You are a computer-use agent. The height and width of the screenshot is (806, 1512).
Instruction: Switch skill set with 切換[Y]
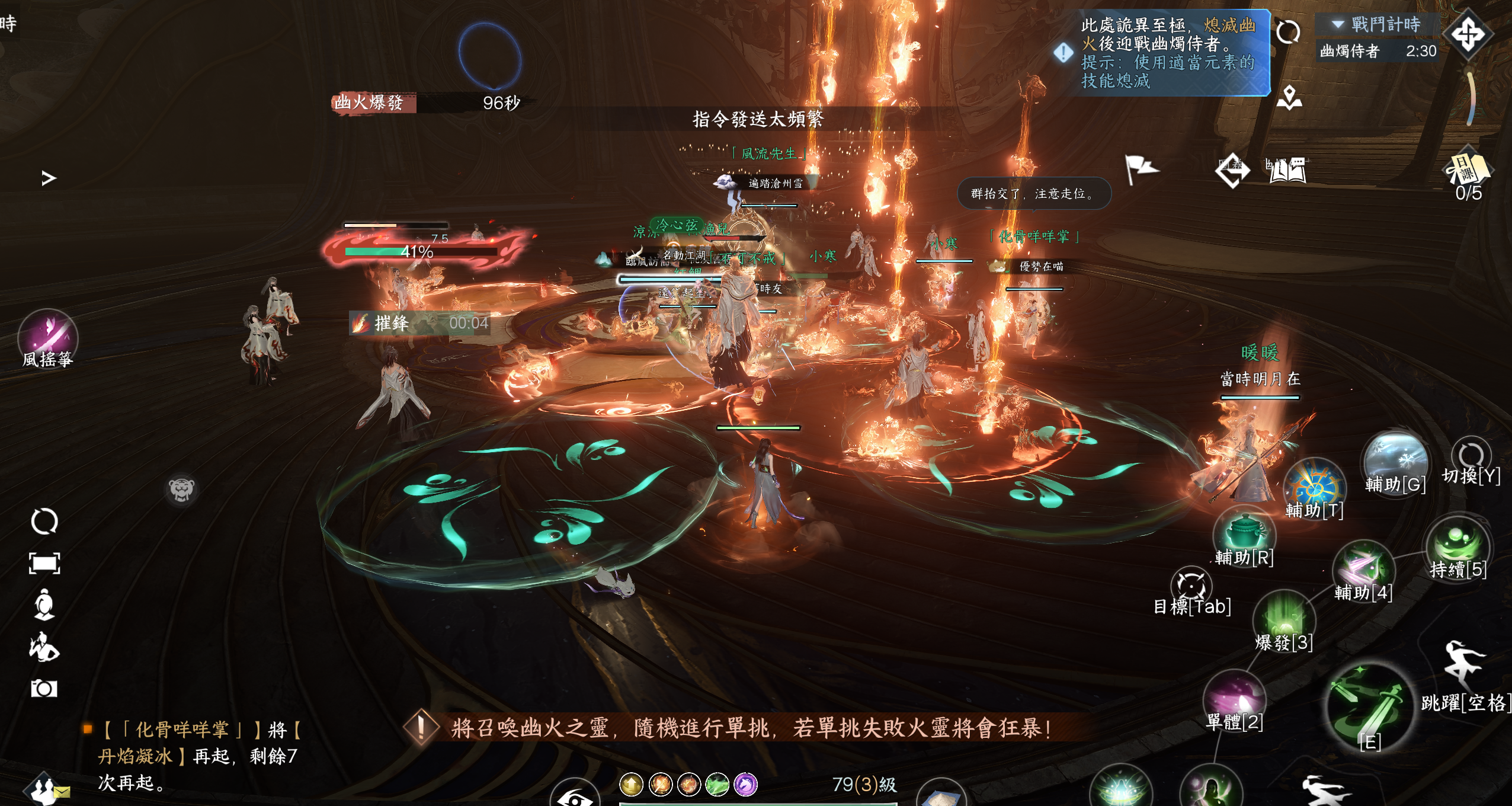coord(1471,456)
